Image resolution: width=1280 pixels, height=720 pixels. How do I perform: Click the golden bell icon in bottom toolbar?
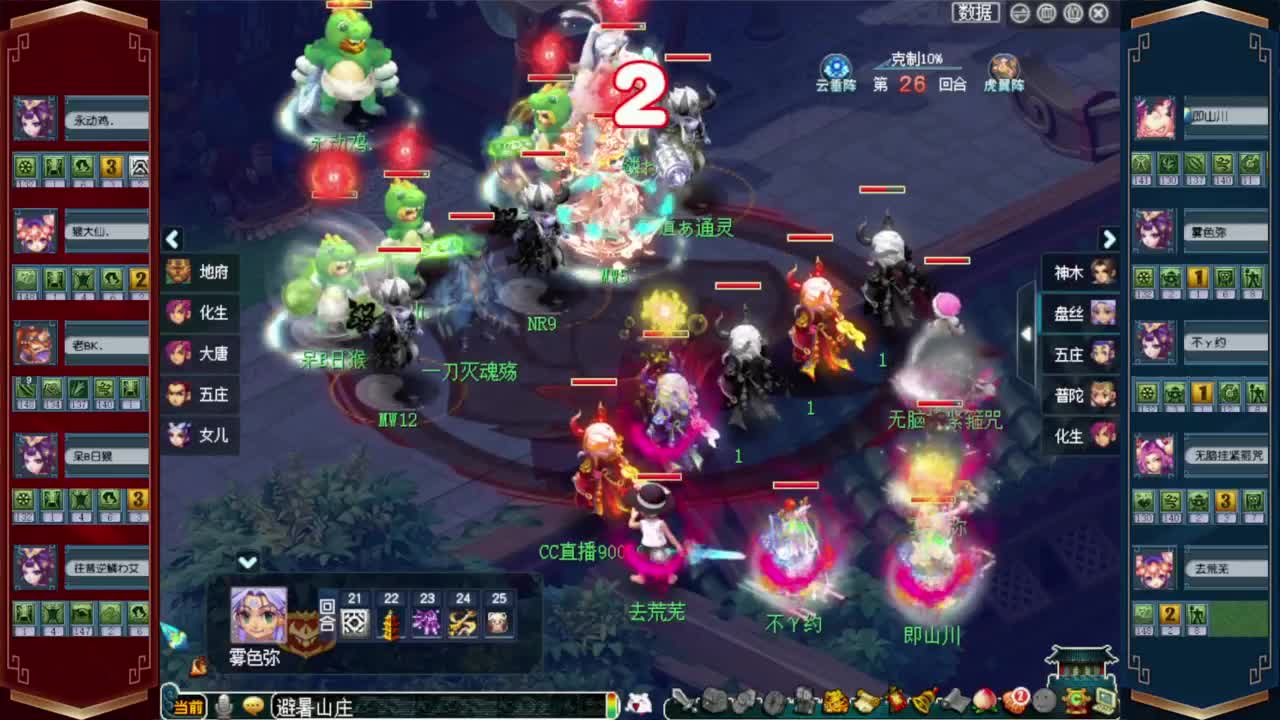pos(924,701)
